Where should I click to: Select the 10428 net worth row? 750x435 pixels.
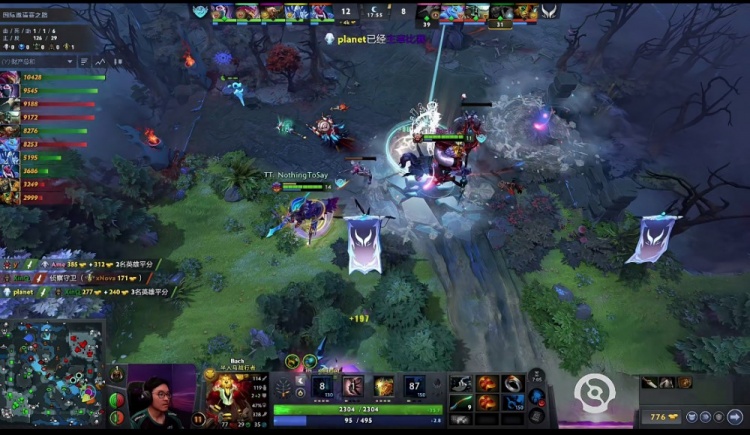55,77
